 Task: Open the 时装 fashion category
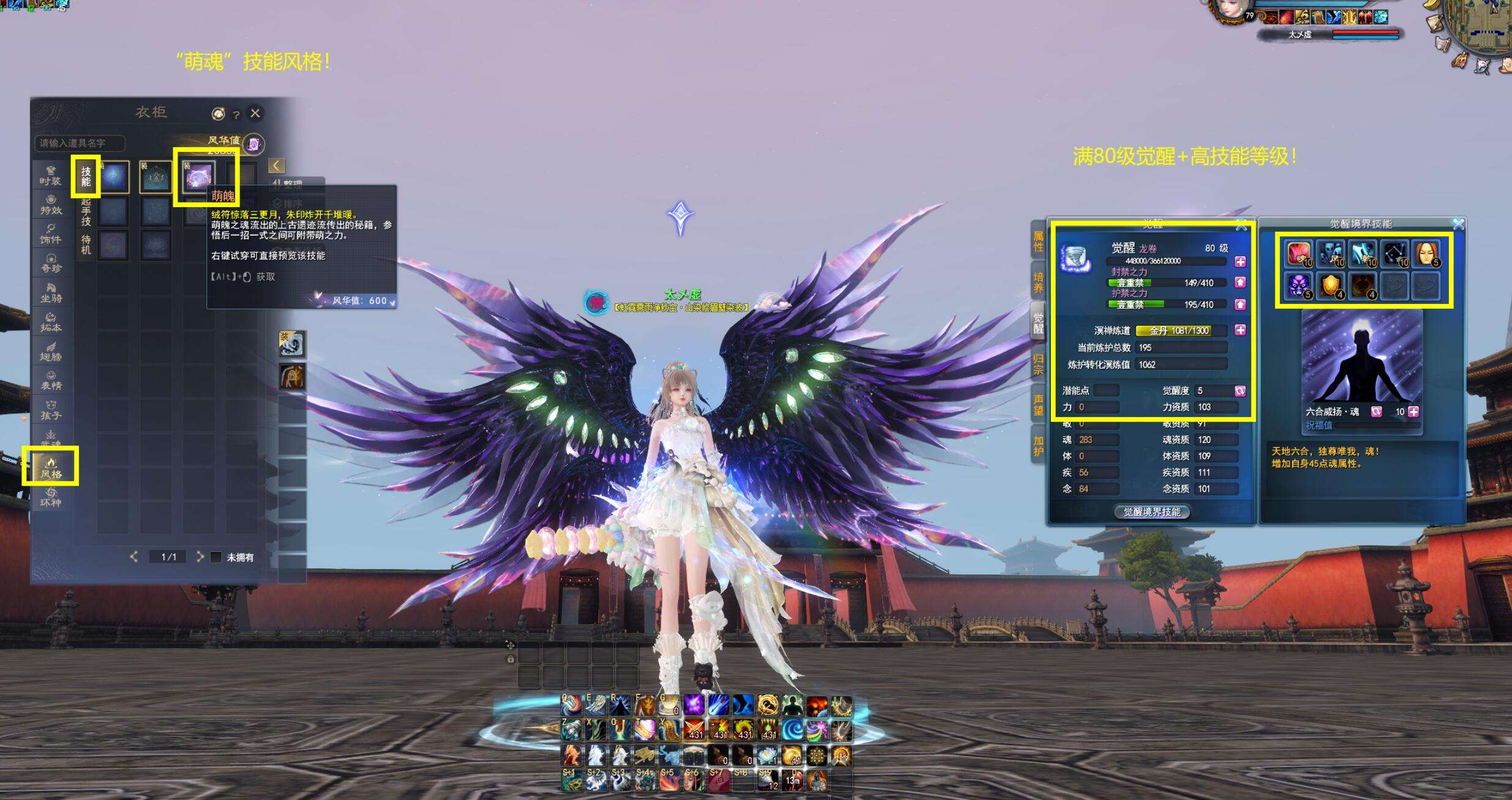(x=51, y=176)
